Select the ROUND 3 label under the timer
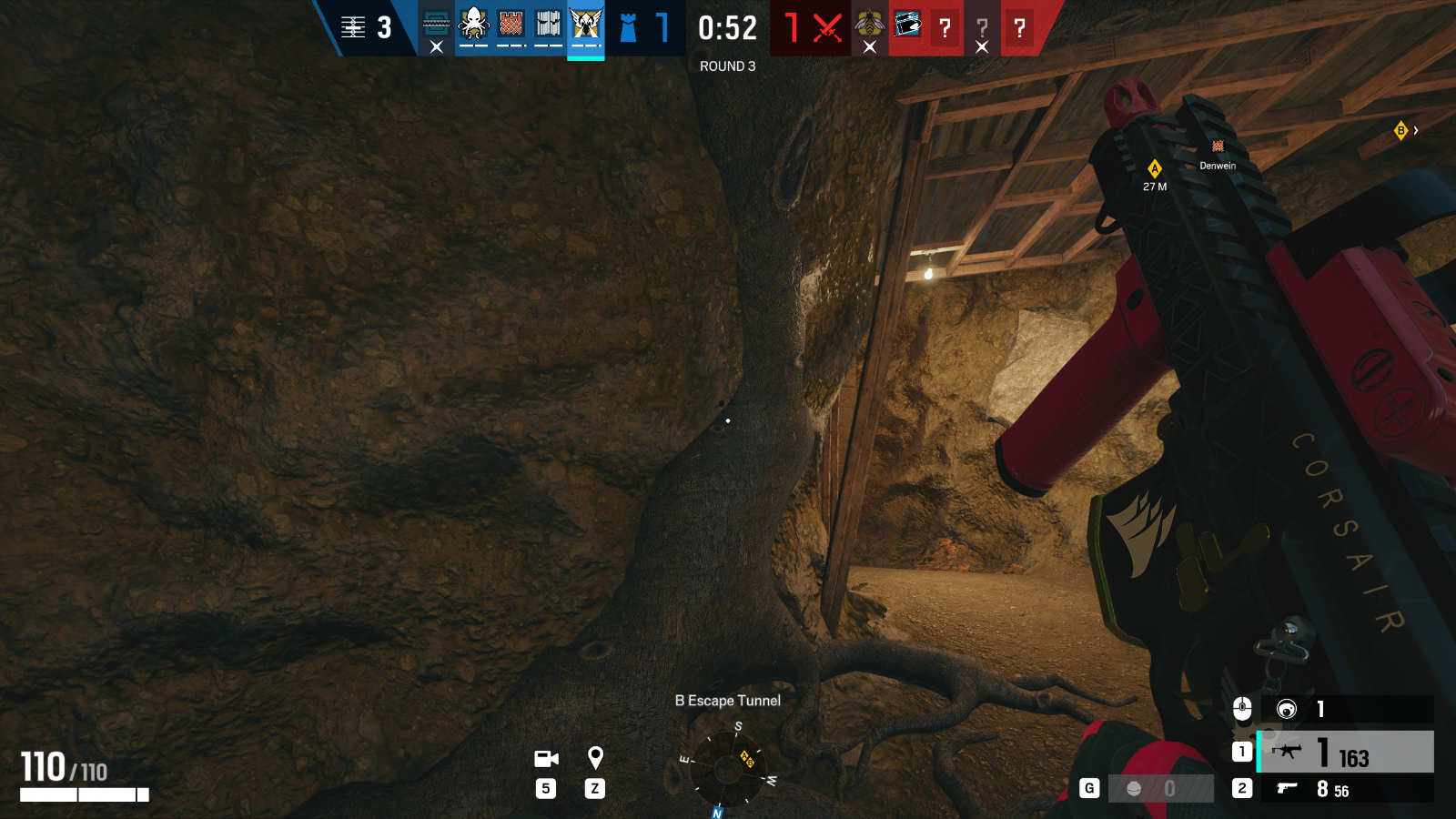Image resolution: width=1456 pixels, height=819 pixels. click(726, 66)
